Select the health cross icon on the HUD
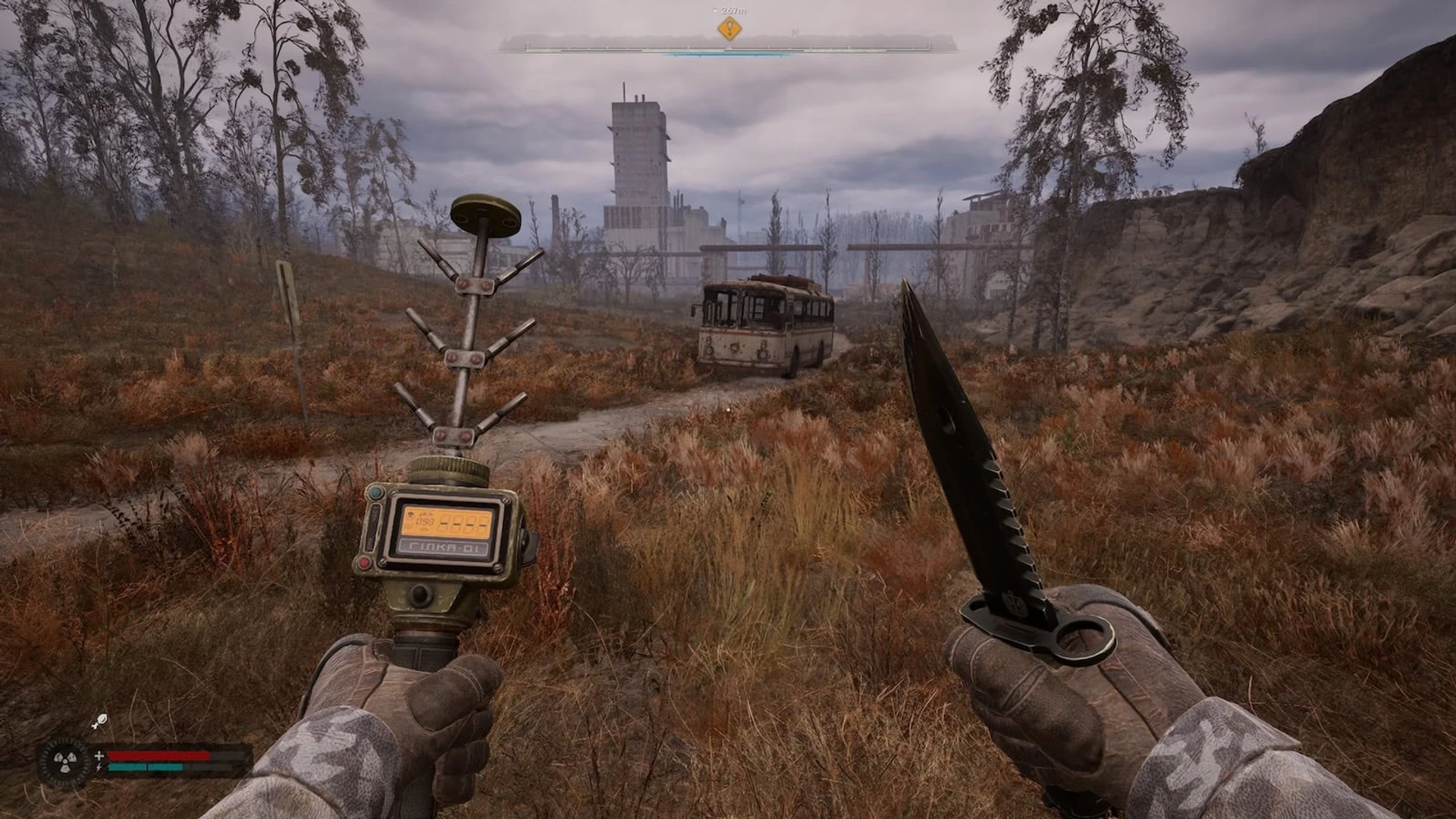The height and width of the screenshot is (819, 1456). 99,755
